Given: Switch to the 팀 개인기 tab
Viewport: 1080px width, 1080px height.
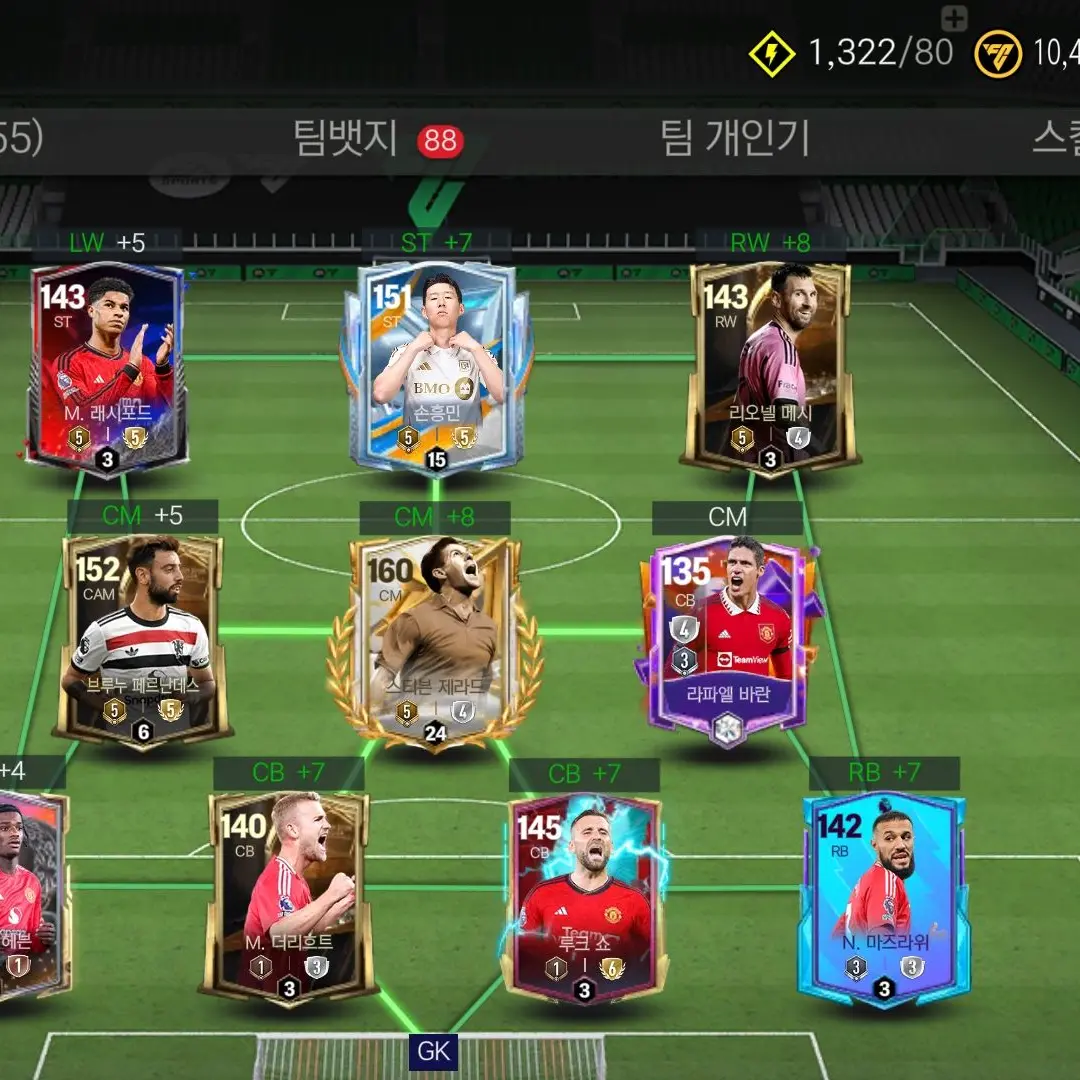Looking at the screenshot, I should [x=735, y=139].
